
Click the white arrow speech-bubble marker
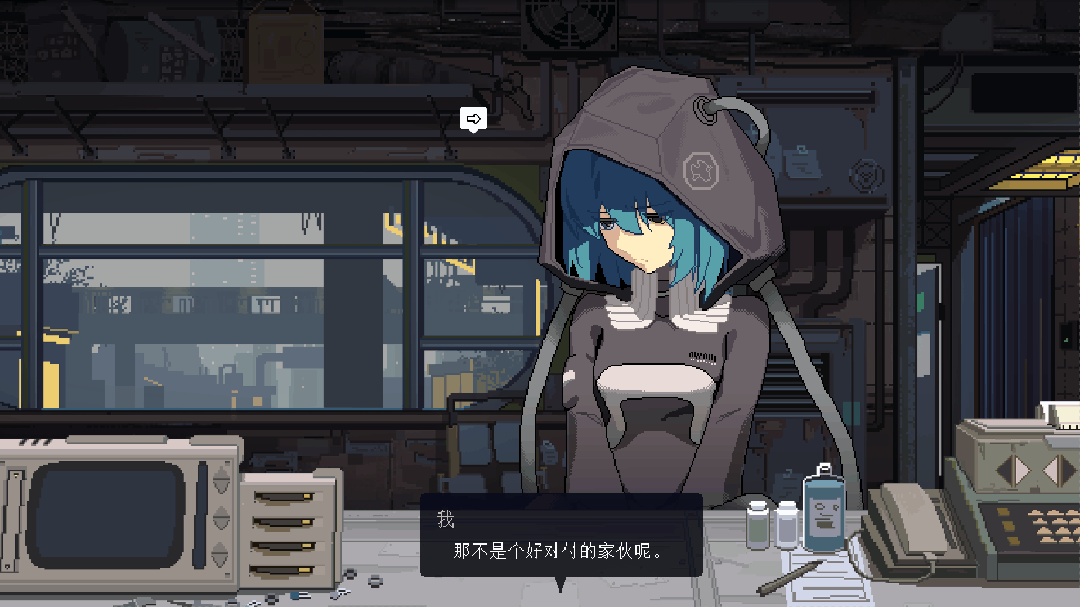pyautogui.click(x=474, y=120)
